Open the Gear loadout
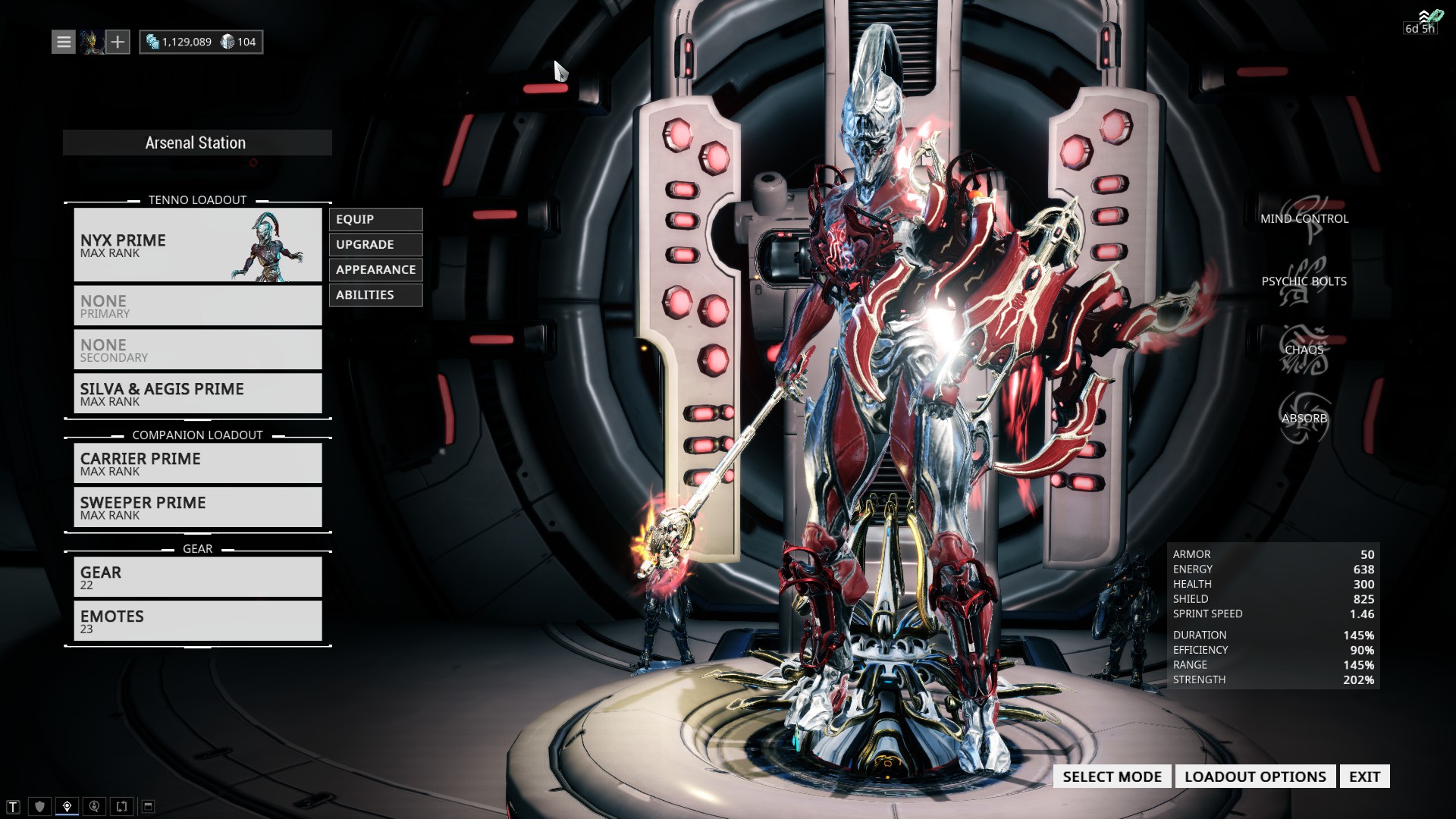 [x=197, y=577]
